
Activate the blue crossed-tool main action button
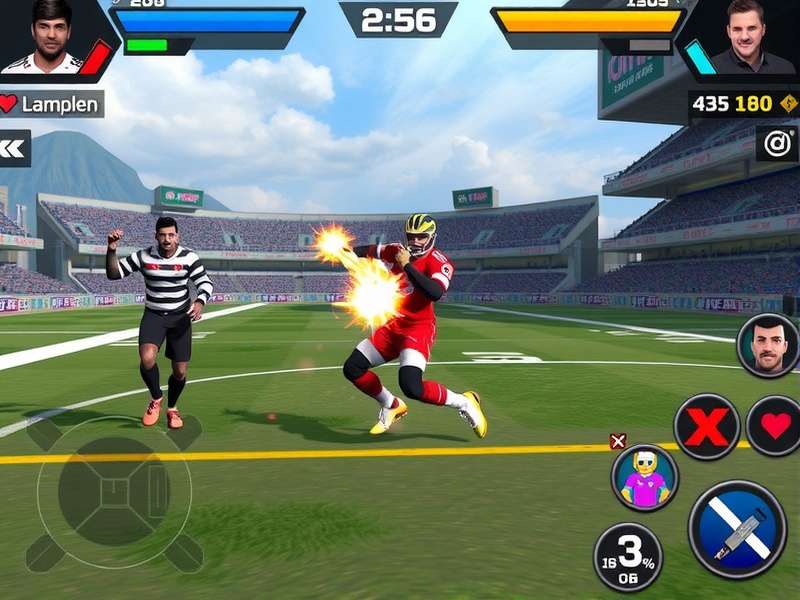[737, 529]
